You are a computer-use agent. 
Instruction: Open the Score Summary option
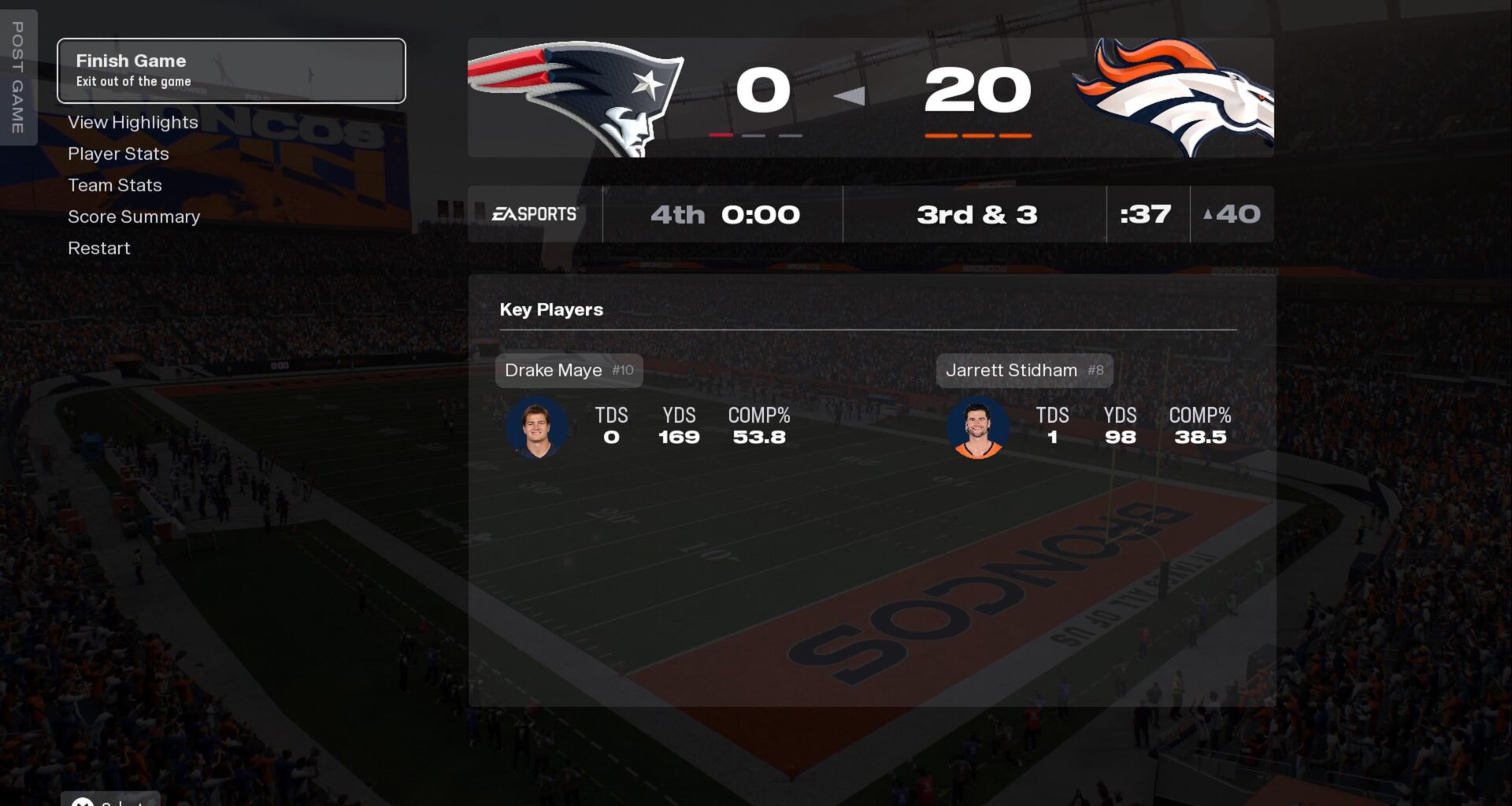pyautogui.click(x=134, y=216)
